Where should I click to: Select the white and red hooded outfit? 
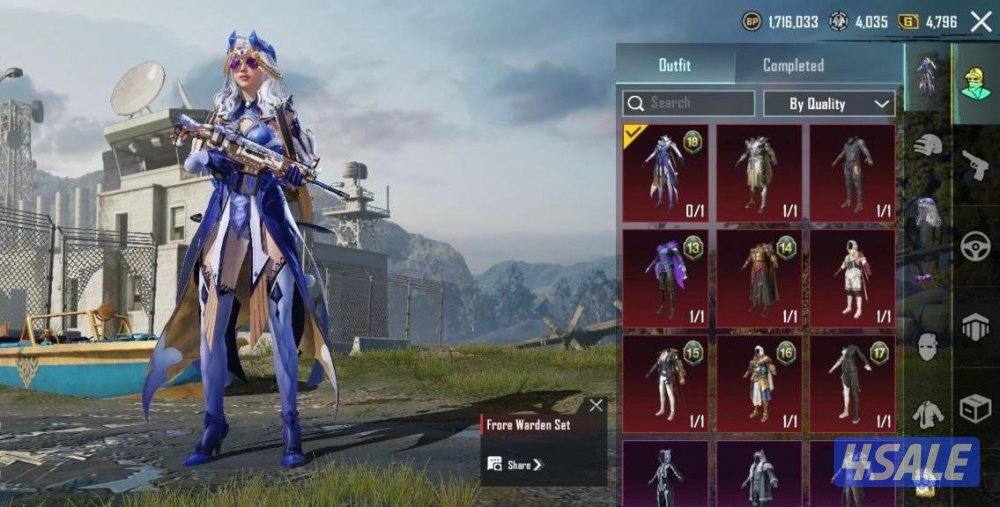point(852,277)
